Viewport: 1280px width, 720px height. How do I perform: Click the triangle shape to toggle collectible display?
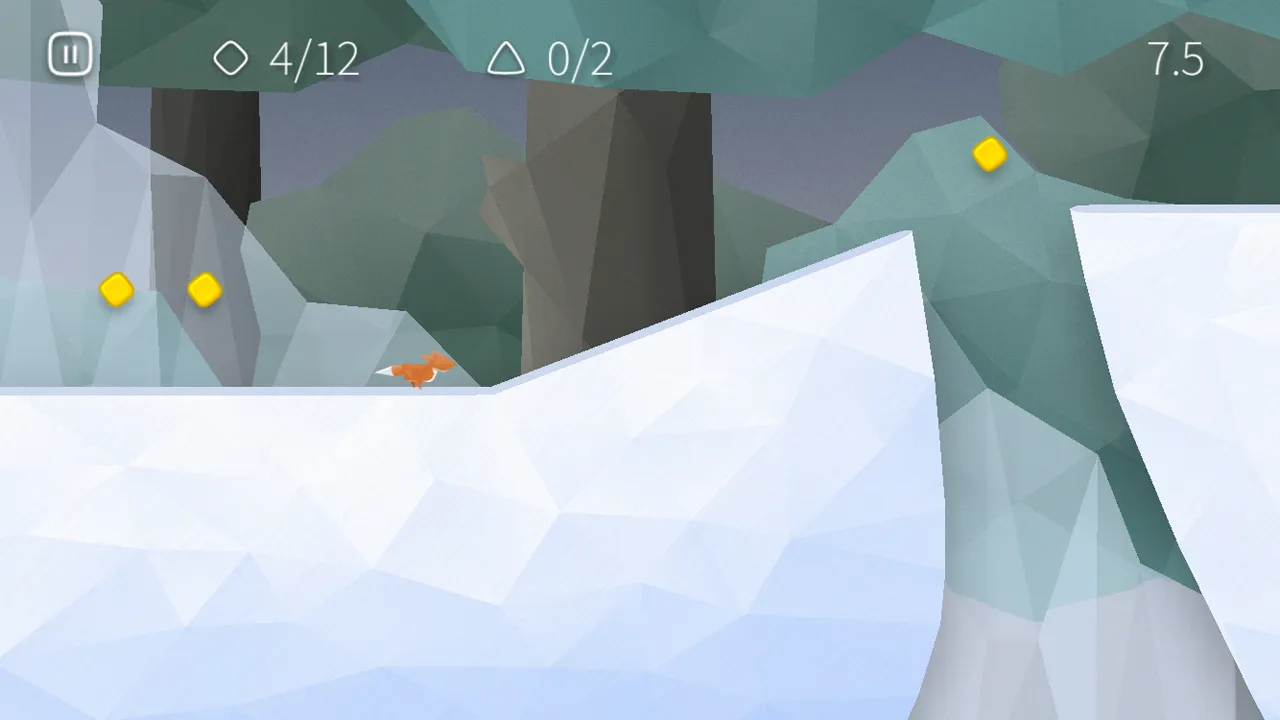click(508, 59)
